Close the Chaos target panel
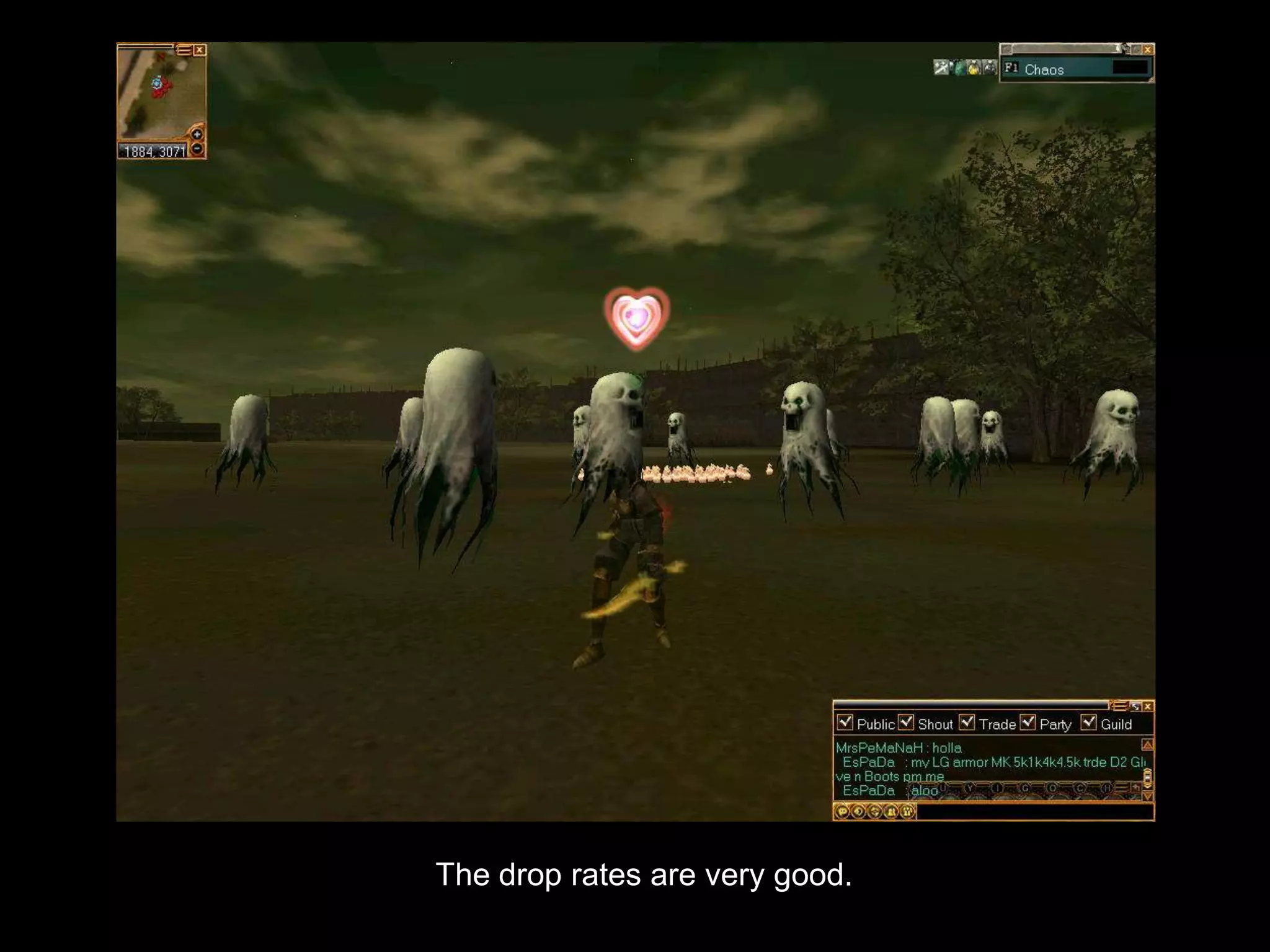This screenshot has width=1270, height=952. (1148, 50)
